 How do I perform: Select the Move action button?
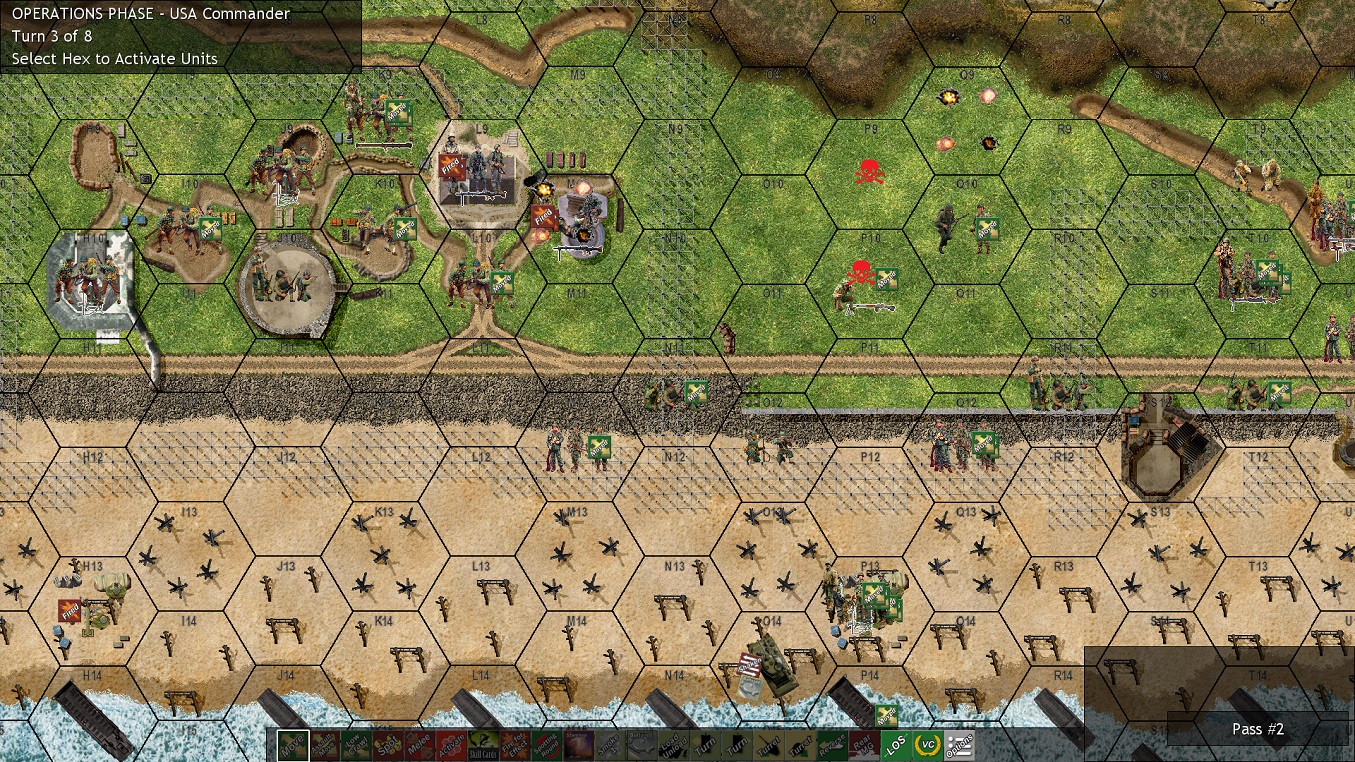292,746
